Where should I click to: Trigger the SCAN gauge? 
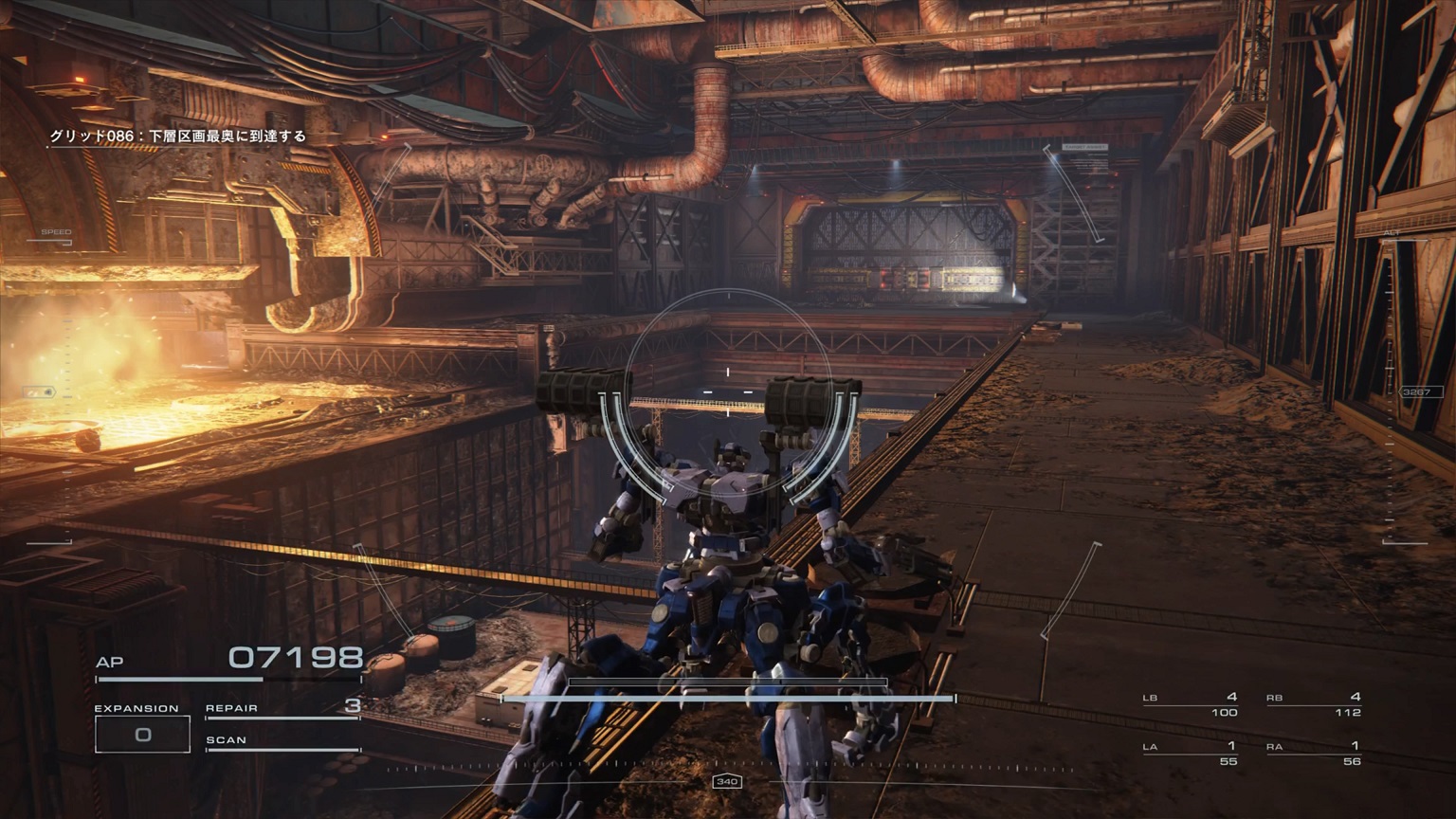tap(282, 742)
